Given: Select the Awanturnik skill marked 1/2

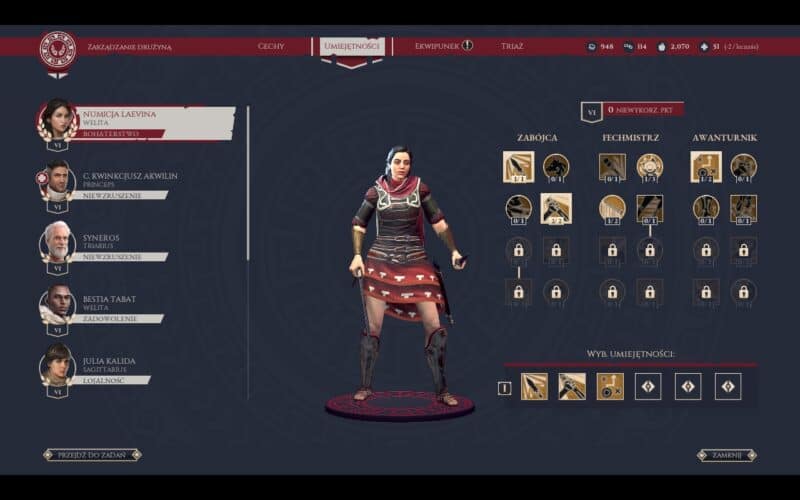Looking at the screenshot, I should [706, 166].
